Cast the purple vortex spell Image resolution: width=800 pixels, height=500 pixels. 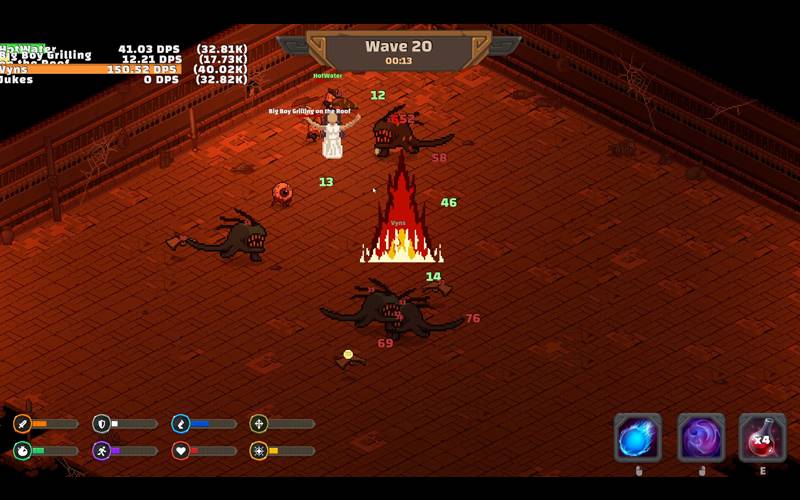(x=701, y=438)
